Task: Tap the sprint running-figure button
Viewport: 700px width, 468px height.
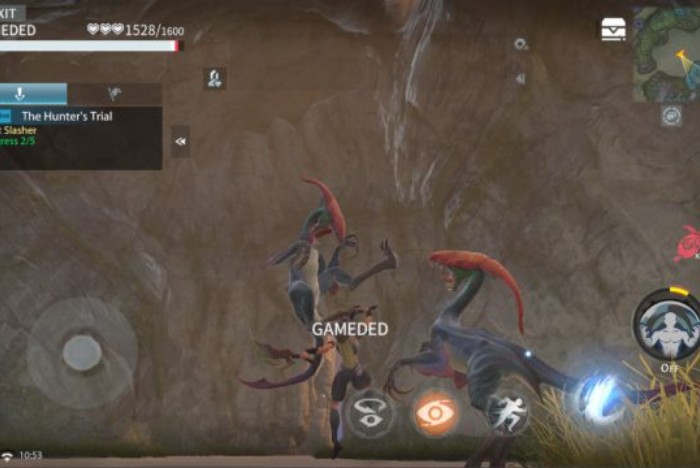Action: tap(508, 413)
